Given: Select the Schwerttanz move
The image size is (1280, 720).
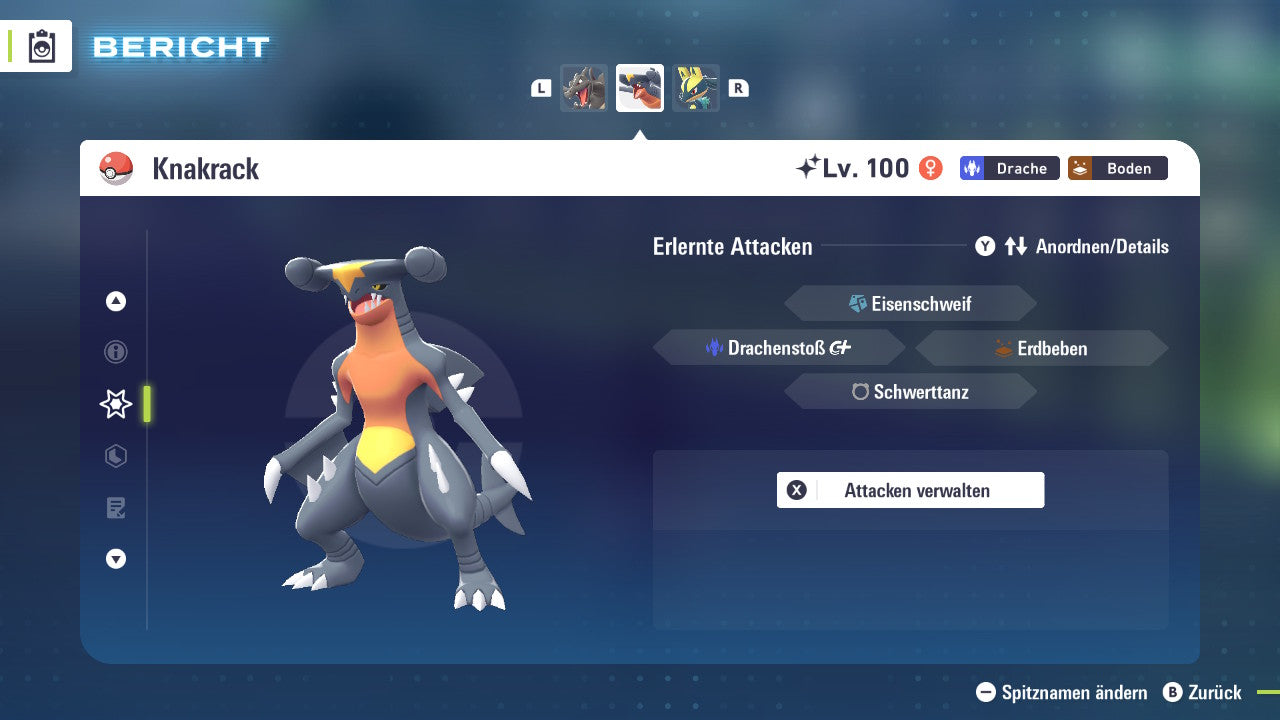Looking at the screenshot, I should pyautogui.click(x=910, y=392).
